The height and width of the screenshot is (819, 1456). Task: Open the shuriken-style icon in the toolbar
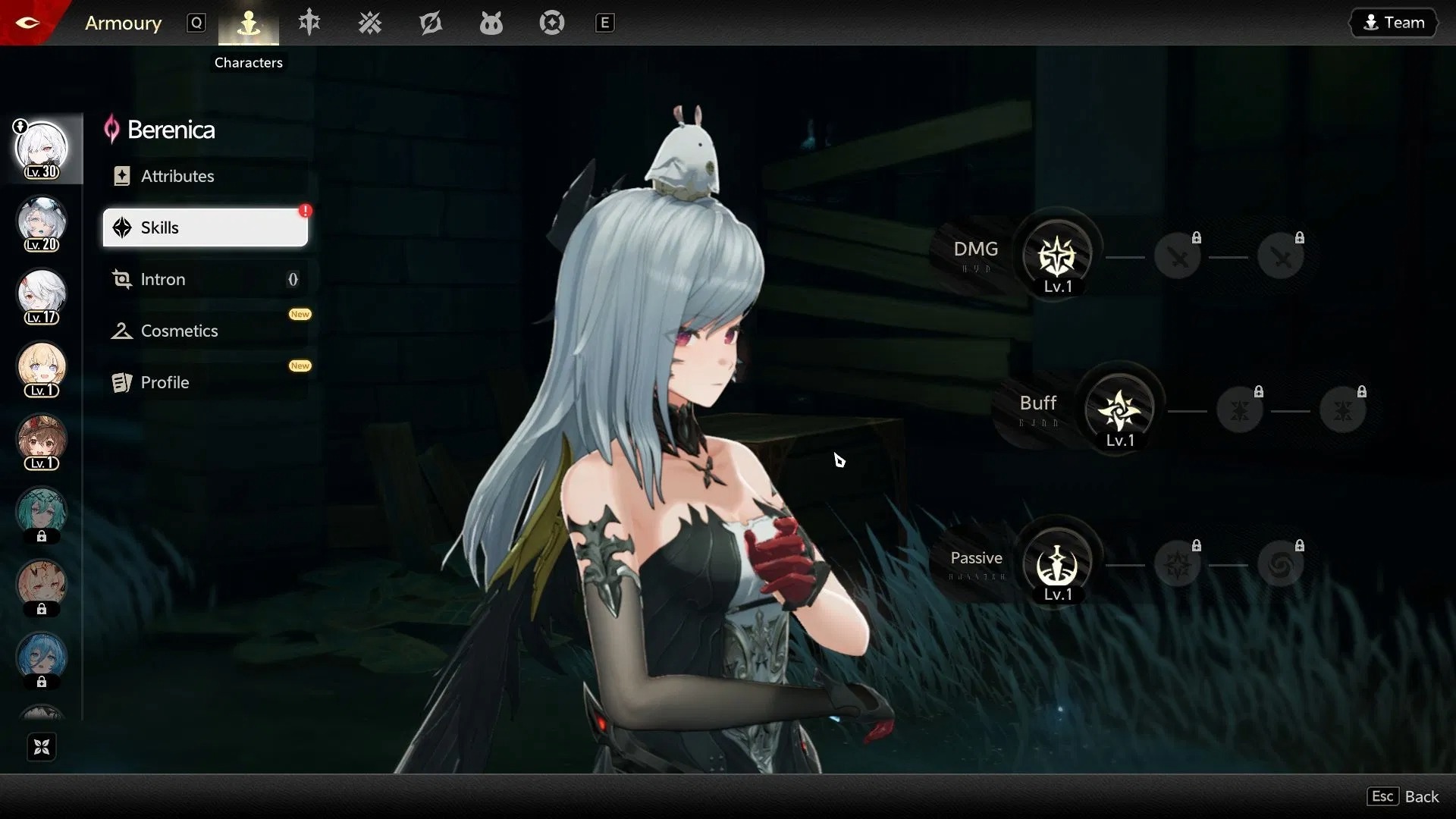(x=430, y=23)
